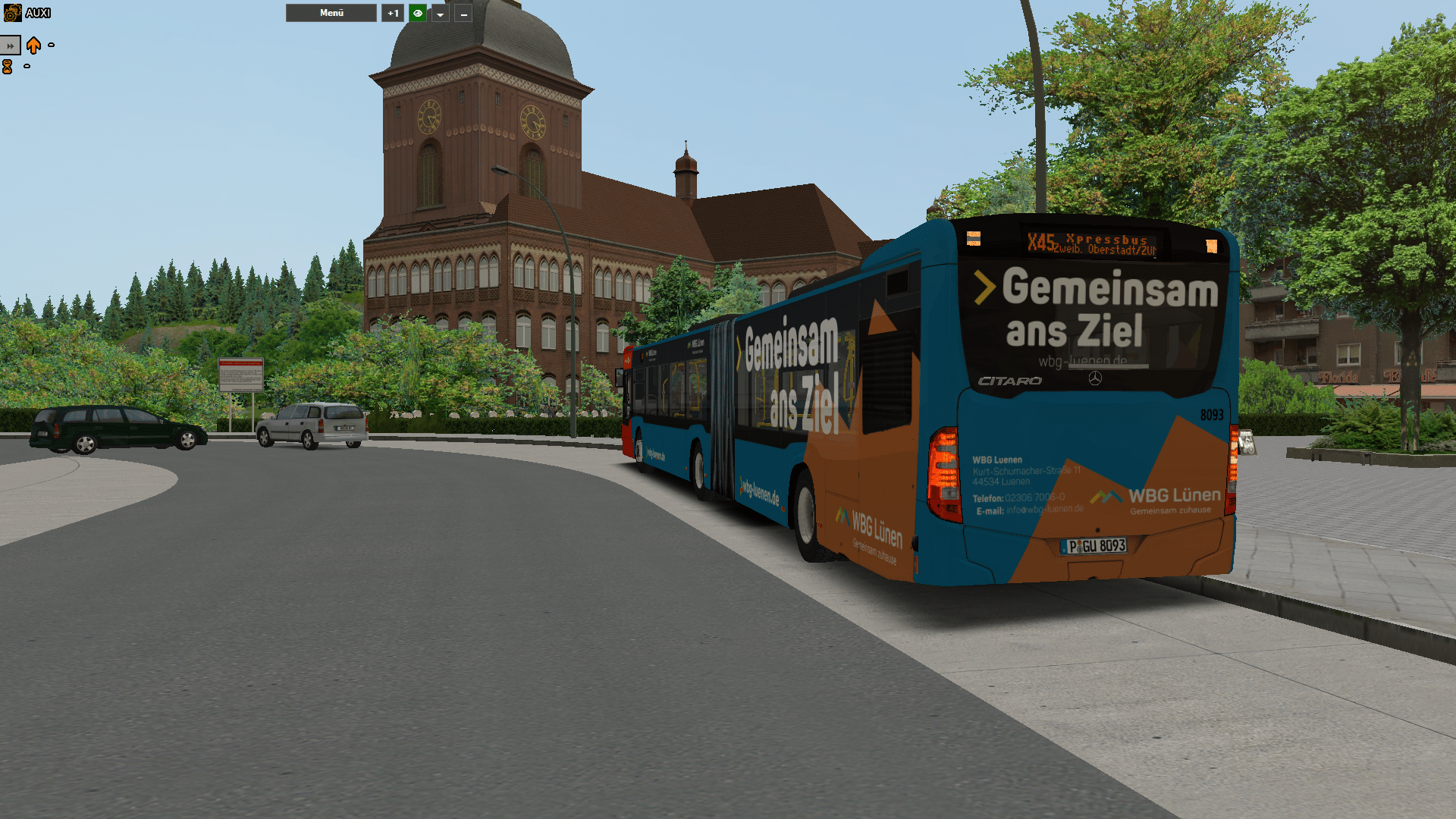Click the +1 button
Viewport: 1456px width, 819px height.
pos(393,13)
